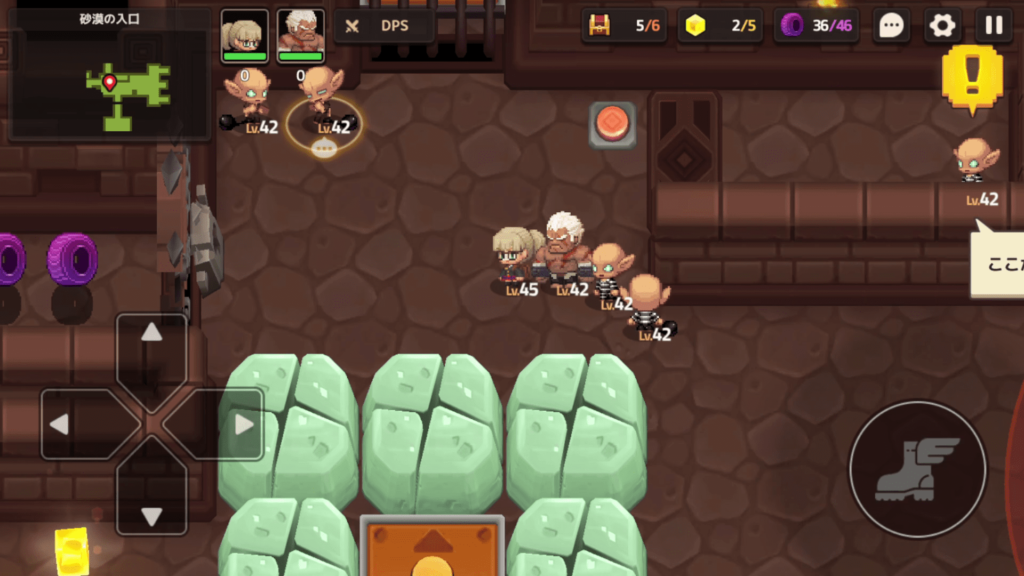The width and height of the screenshot is (1024, 576).
Task: Select the blonde hero portrait
Action: pyautogui.click(x=244, y=35)
